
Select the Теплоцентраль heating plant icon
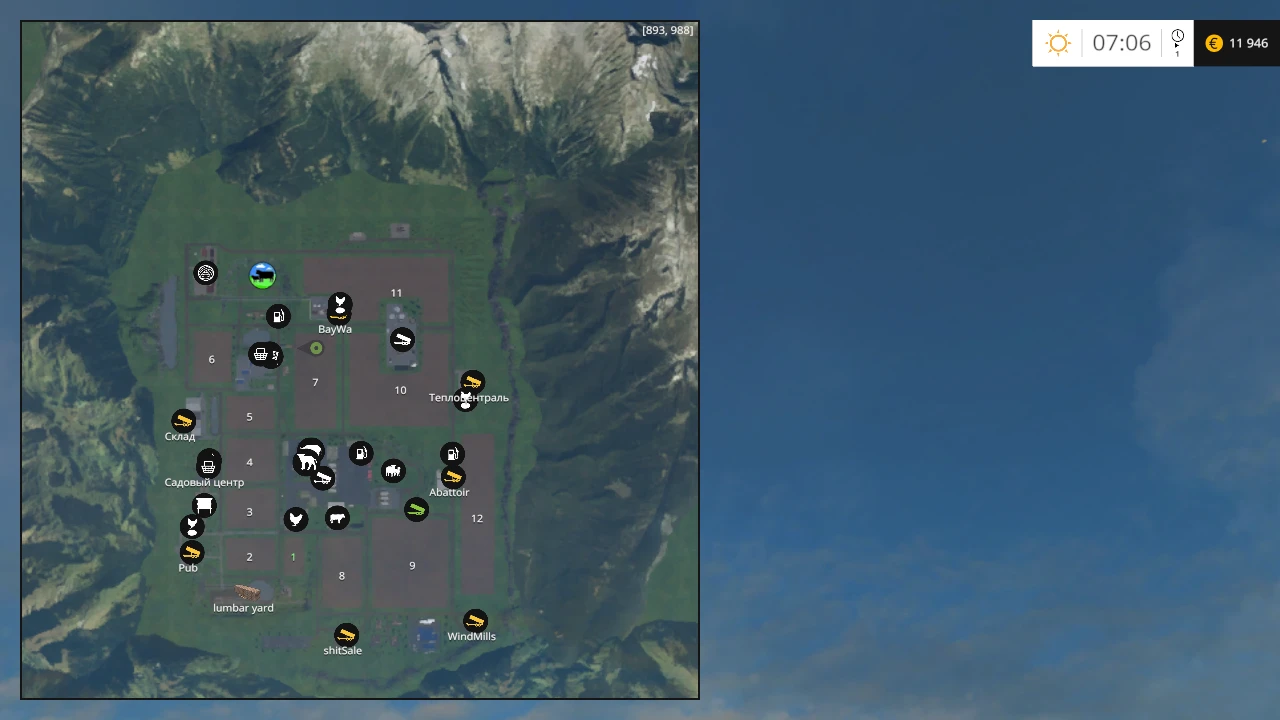pos(472,382)
